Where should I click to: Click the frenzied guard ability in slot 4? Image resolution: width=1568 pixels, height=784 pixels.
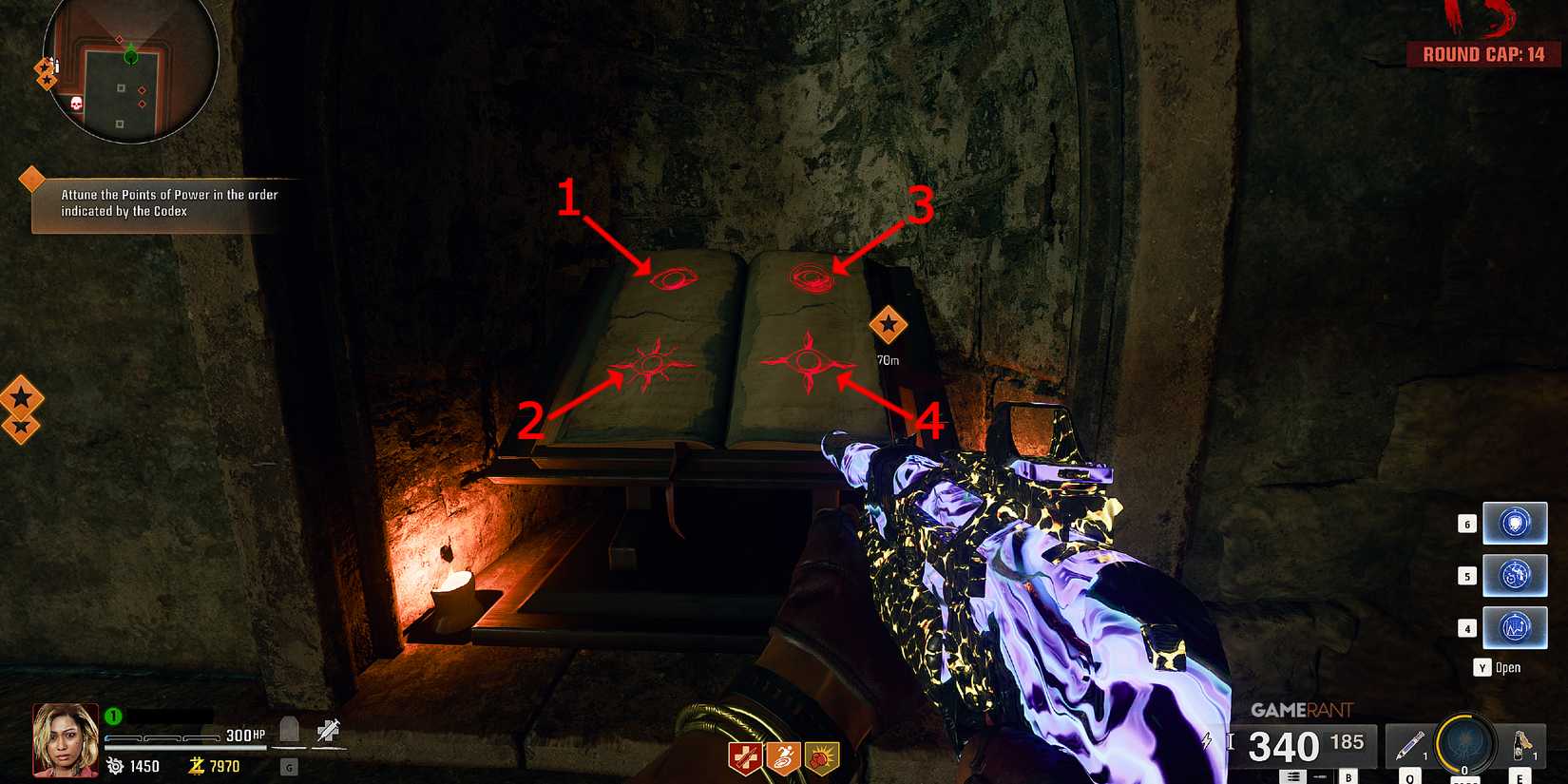click(1515, 627)
